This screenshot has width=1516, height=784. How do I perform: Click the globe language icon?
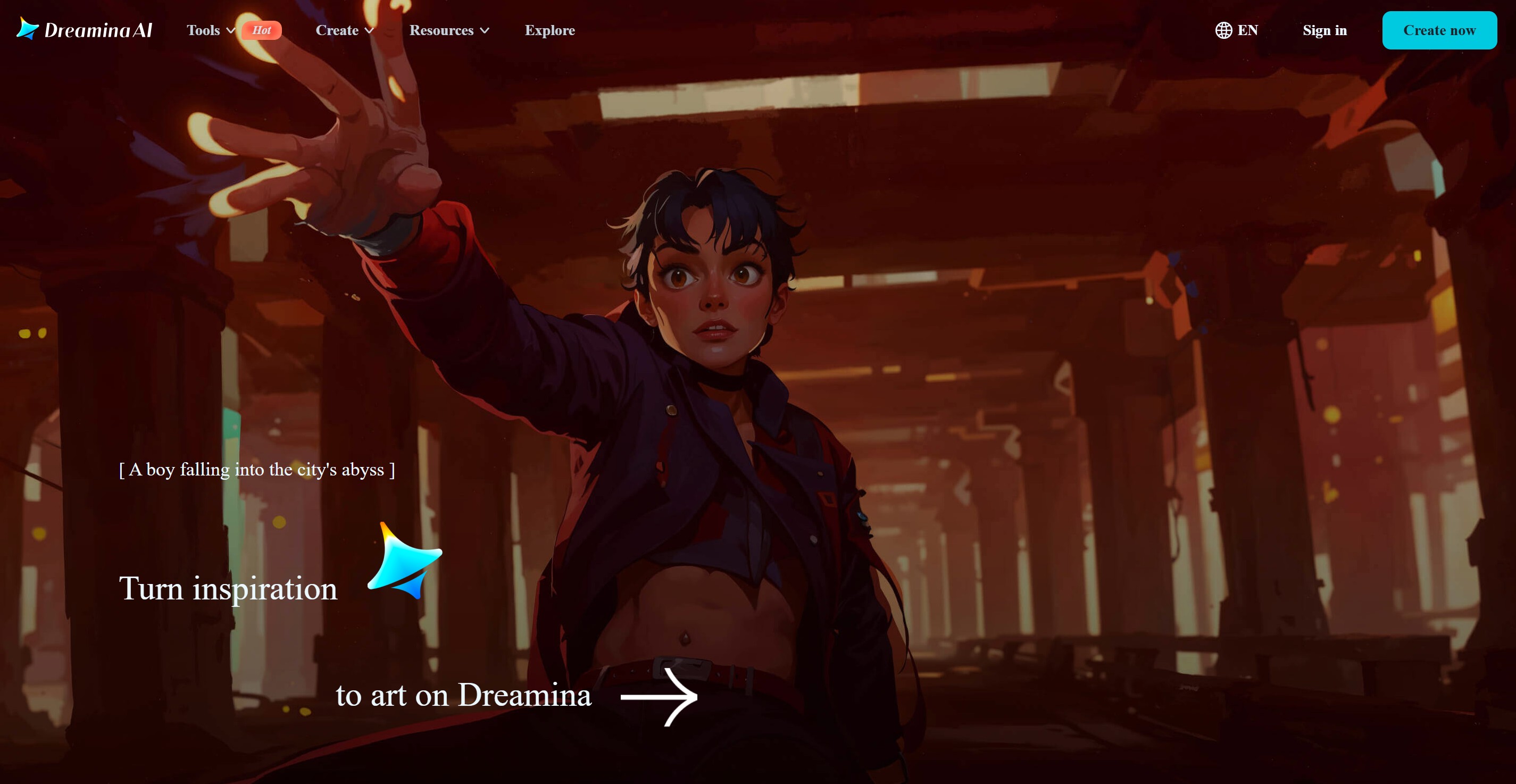(1224, 30)
